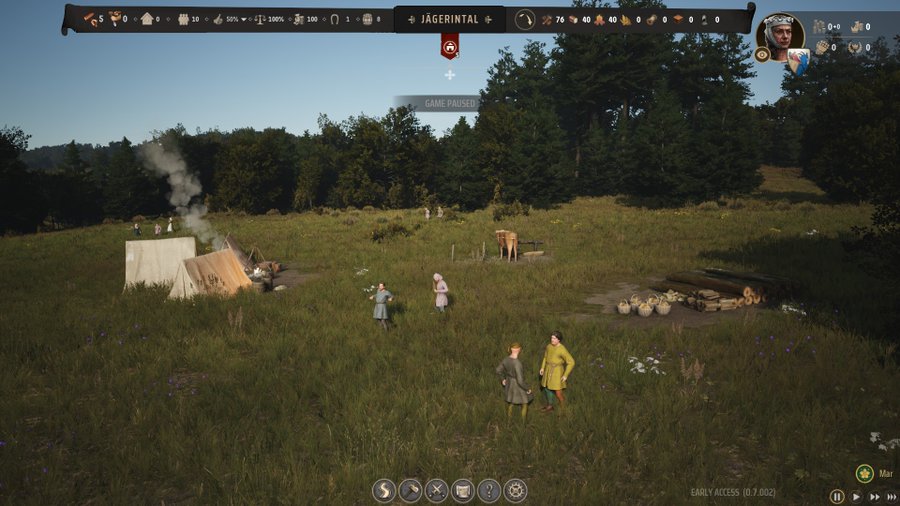The height and width of the screenshot is (506, 900).
Task: Set game speed to double fast-forward
Action: tap(873, 496)
